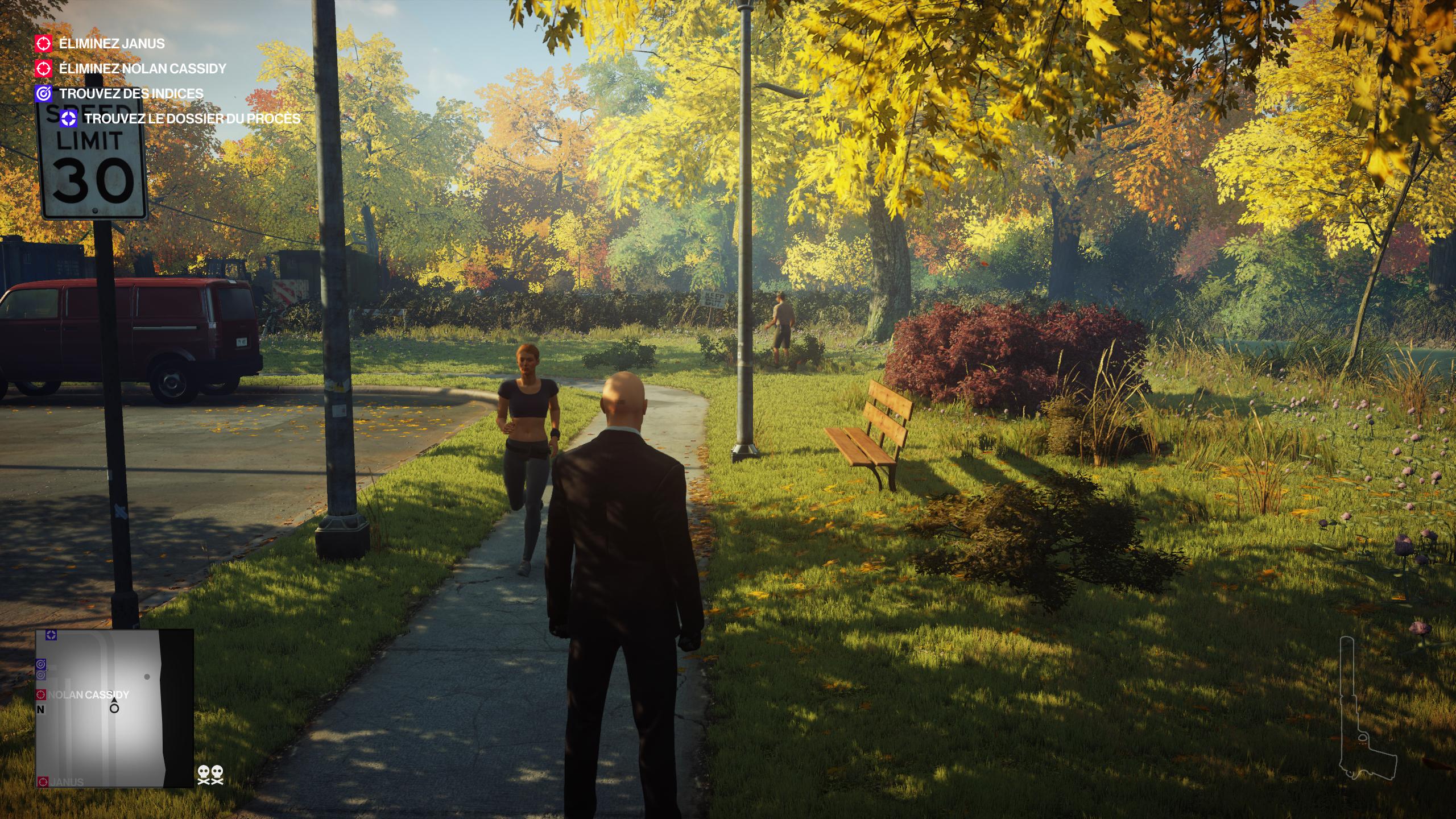Click the purple dossier marker at the minimap top
Image resolution: width=1456 pixels, height=819 pixels.
click(51, 636)
